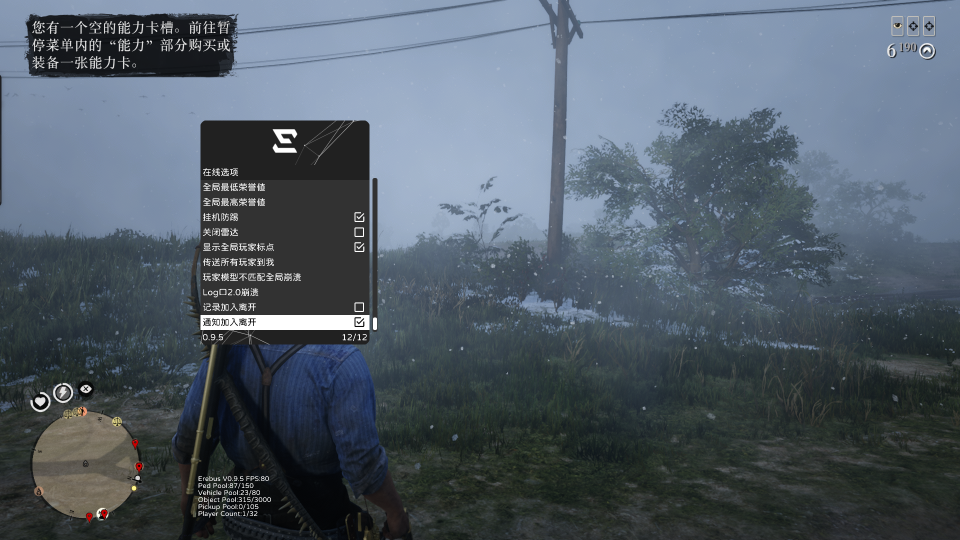Click the scales marker alone on the minimap's top edge

[x=117, y=421]
